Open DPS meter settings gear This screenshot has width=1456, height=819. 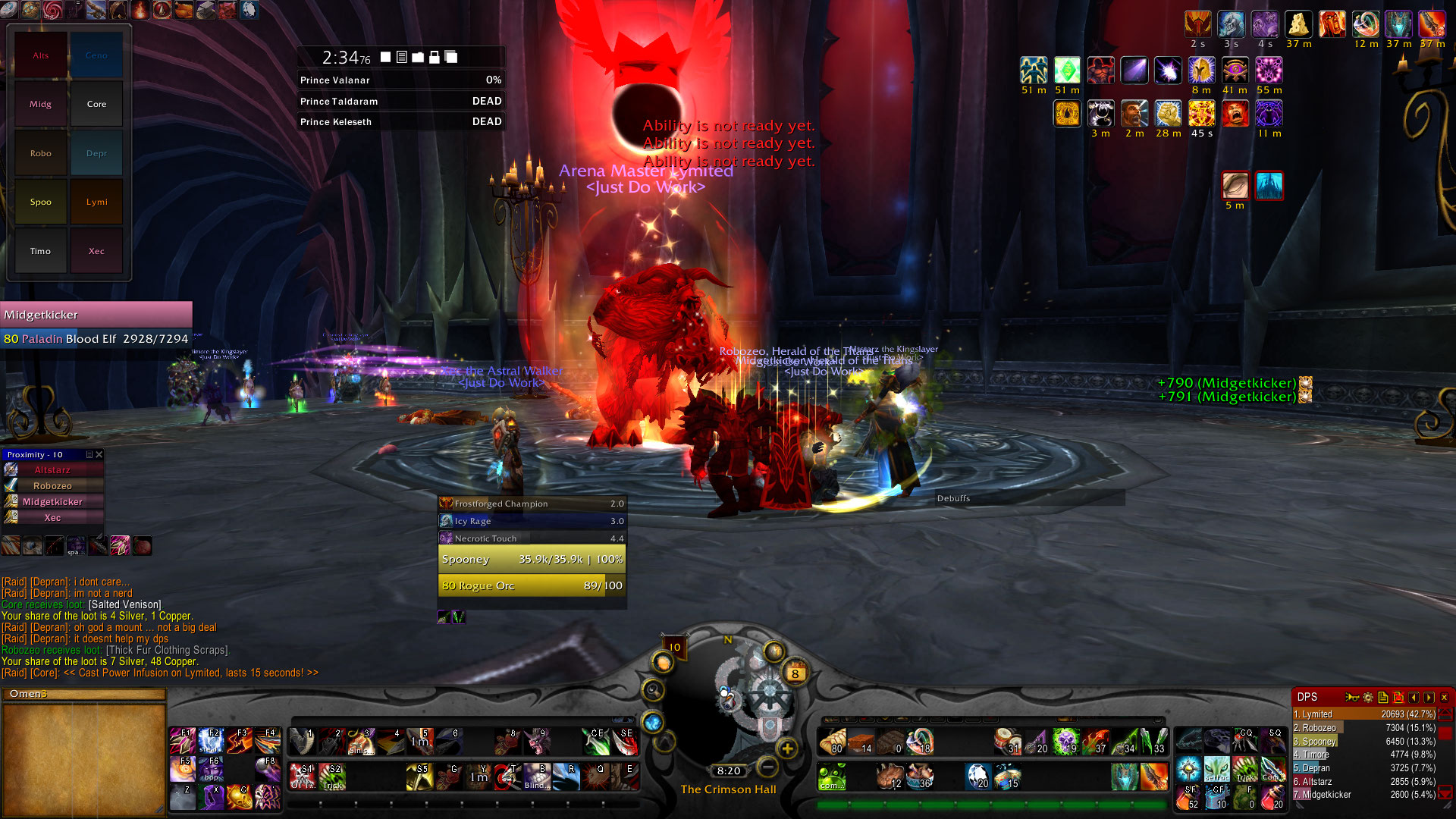click(1368, 697)
